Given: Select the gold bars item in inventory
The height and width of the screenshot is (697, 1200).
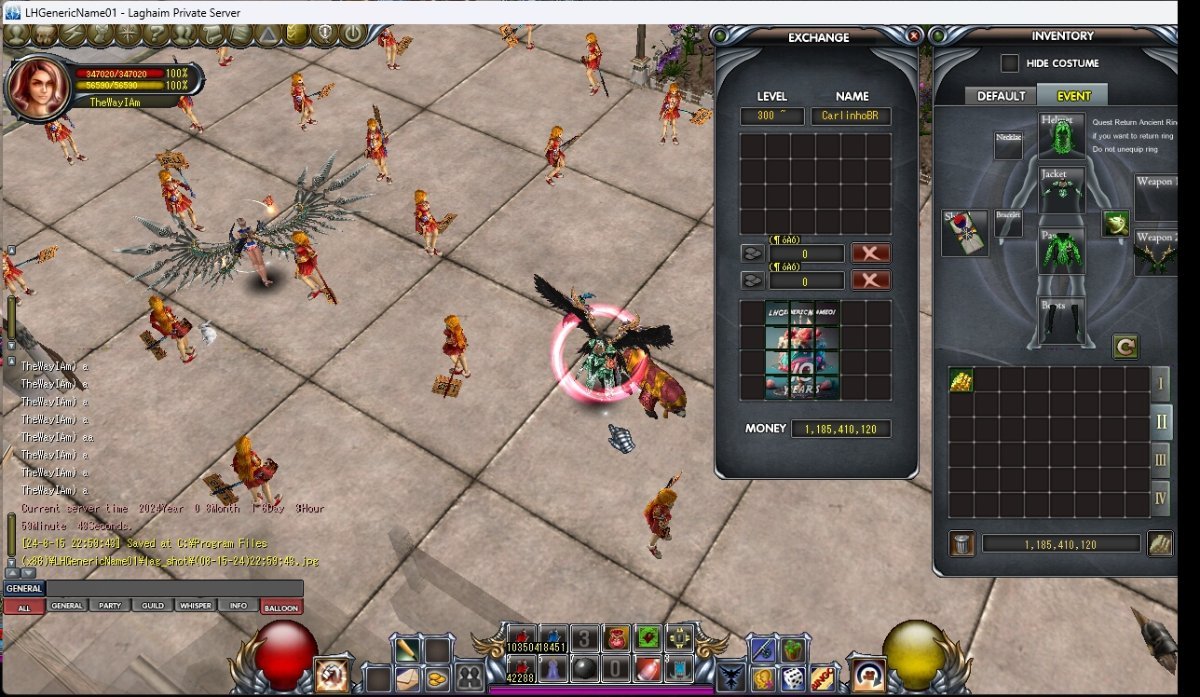Looking at the screenshot, I should (x=961, y=380).
